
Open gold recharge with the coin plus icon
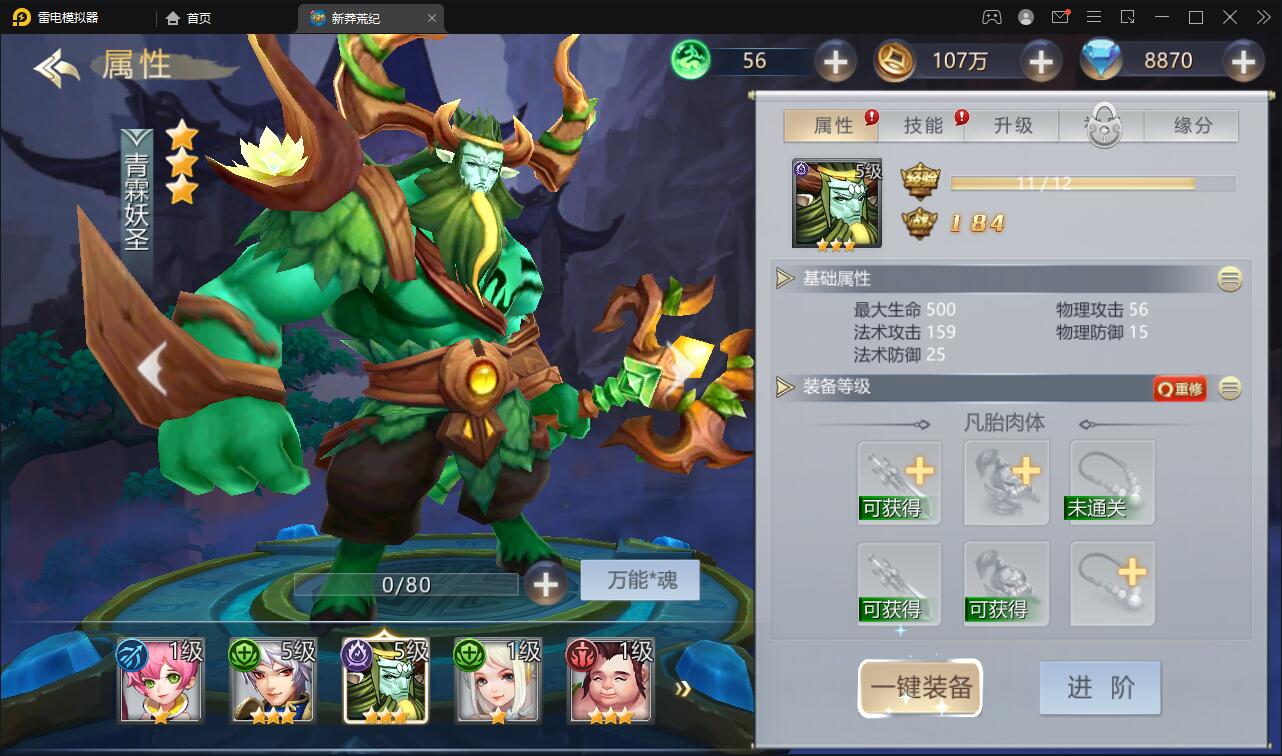pos(1040,61)
